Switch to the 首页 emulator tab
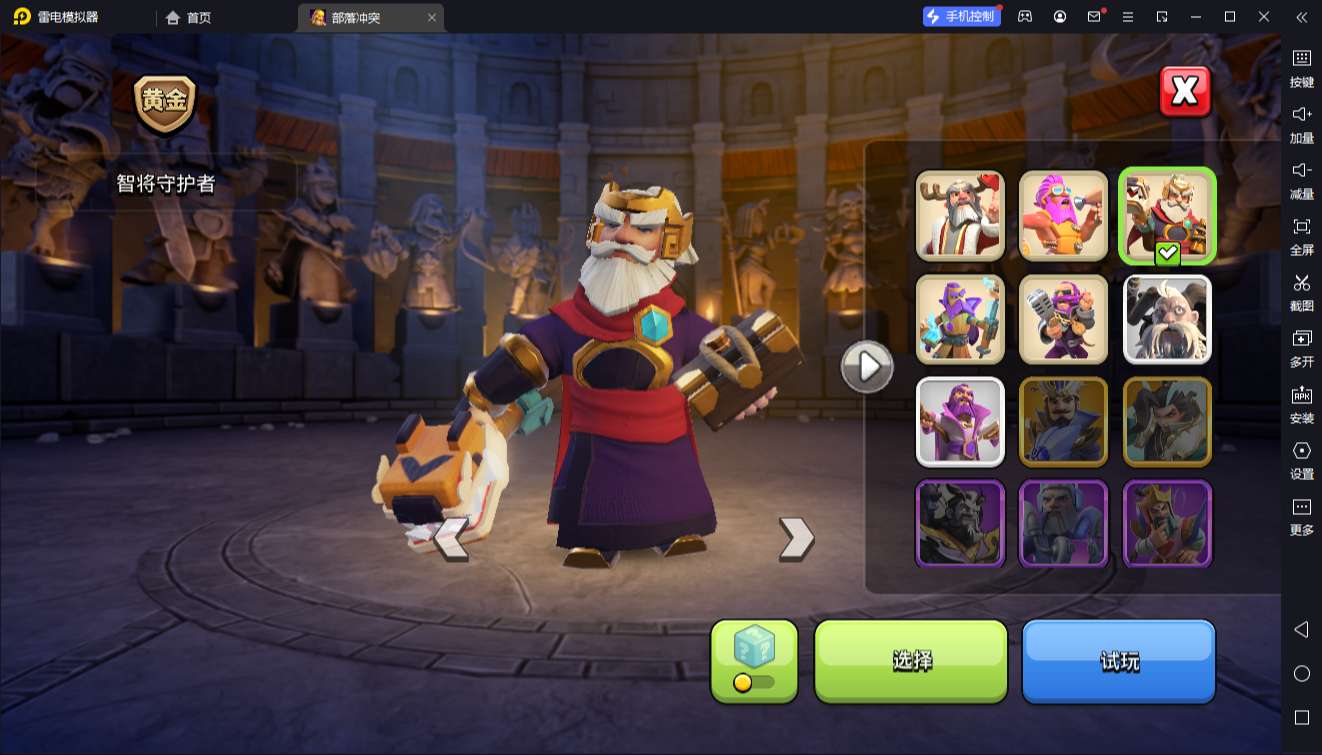The width and height of the screenshot is (1322, 755). pyautogui.click(x=189, y=17)
